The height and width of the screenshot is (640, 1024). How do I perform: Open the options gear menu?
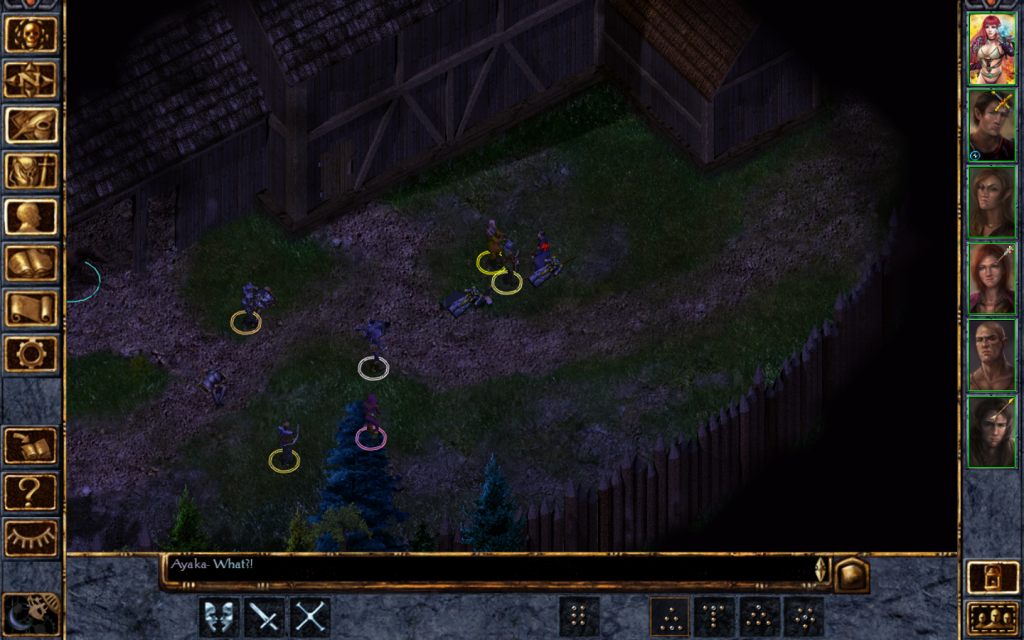point(31,354)
